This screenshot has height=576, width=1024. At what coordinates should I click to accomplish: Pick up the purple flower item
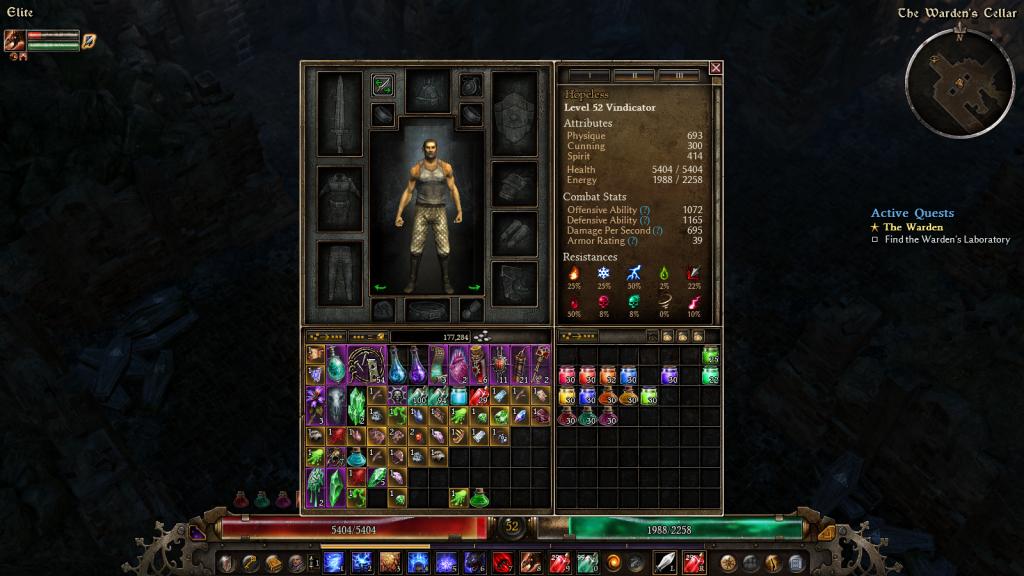(x=316, y=405)
